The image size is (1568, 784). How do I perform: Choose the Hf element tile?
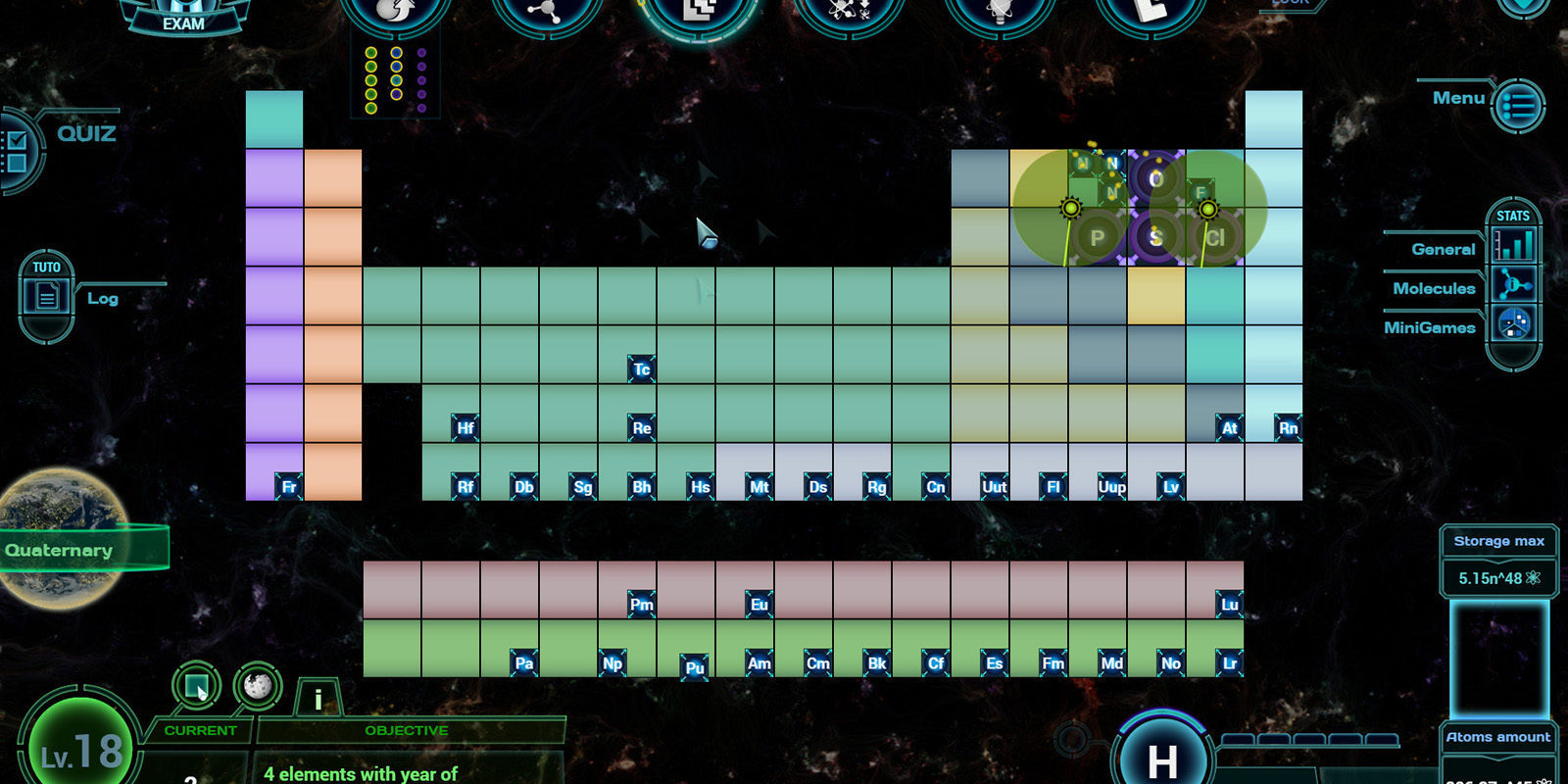pos(465,428)
